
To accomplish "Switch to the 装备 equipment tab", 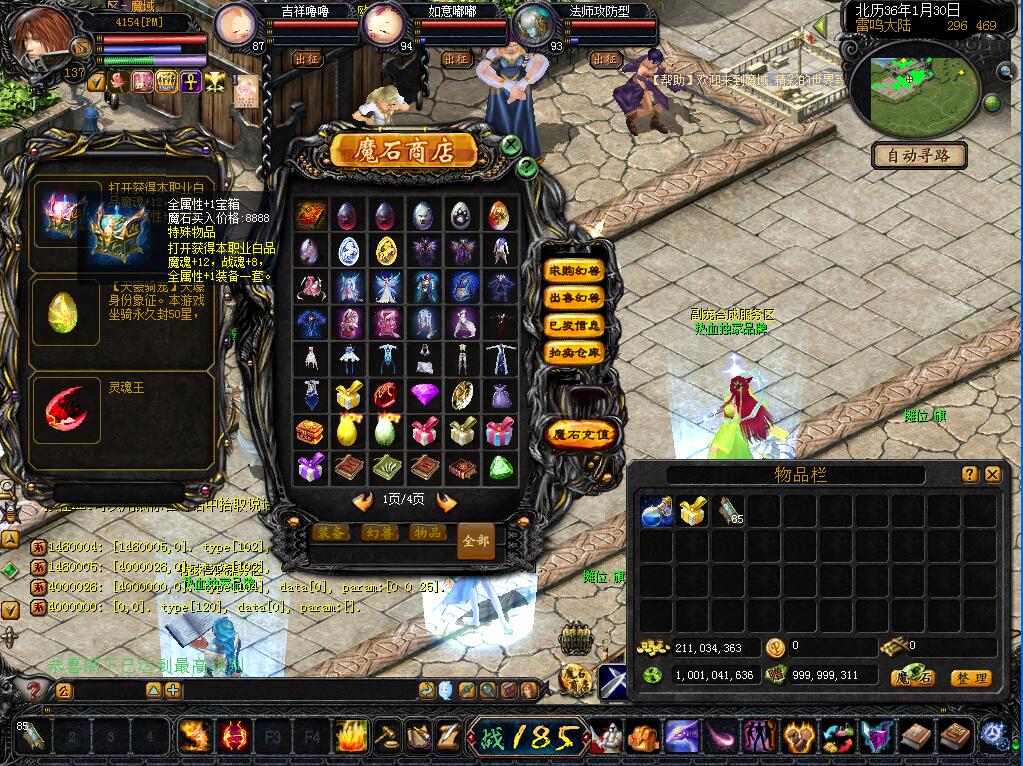I will tap(330, 533).
